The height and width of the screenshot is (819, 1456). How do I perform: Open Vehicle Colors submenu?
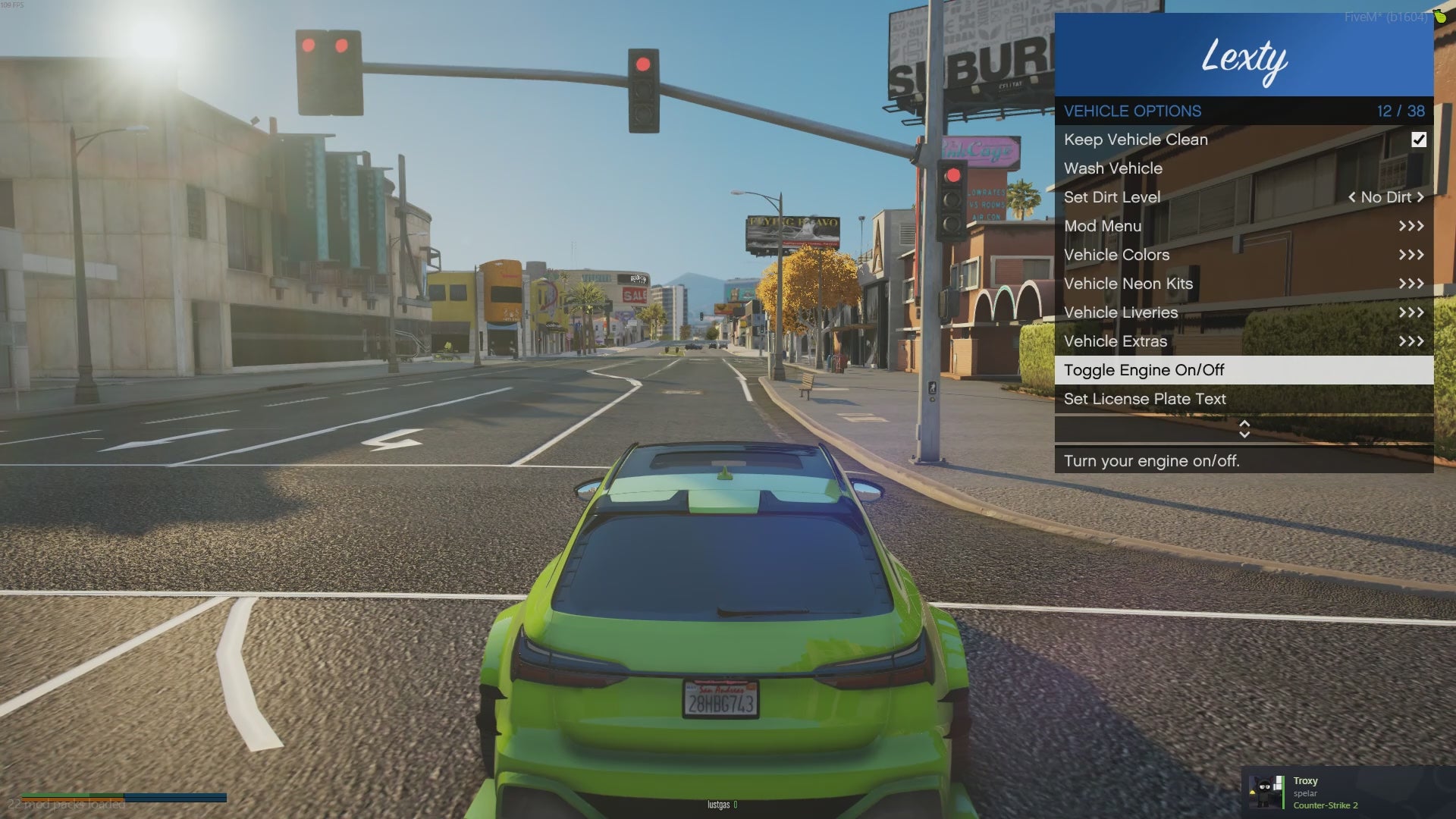1244,255
